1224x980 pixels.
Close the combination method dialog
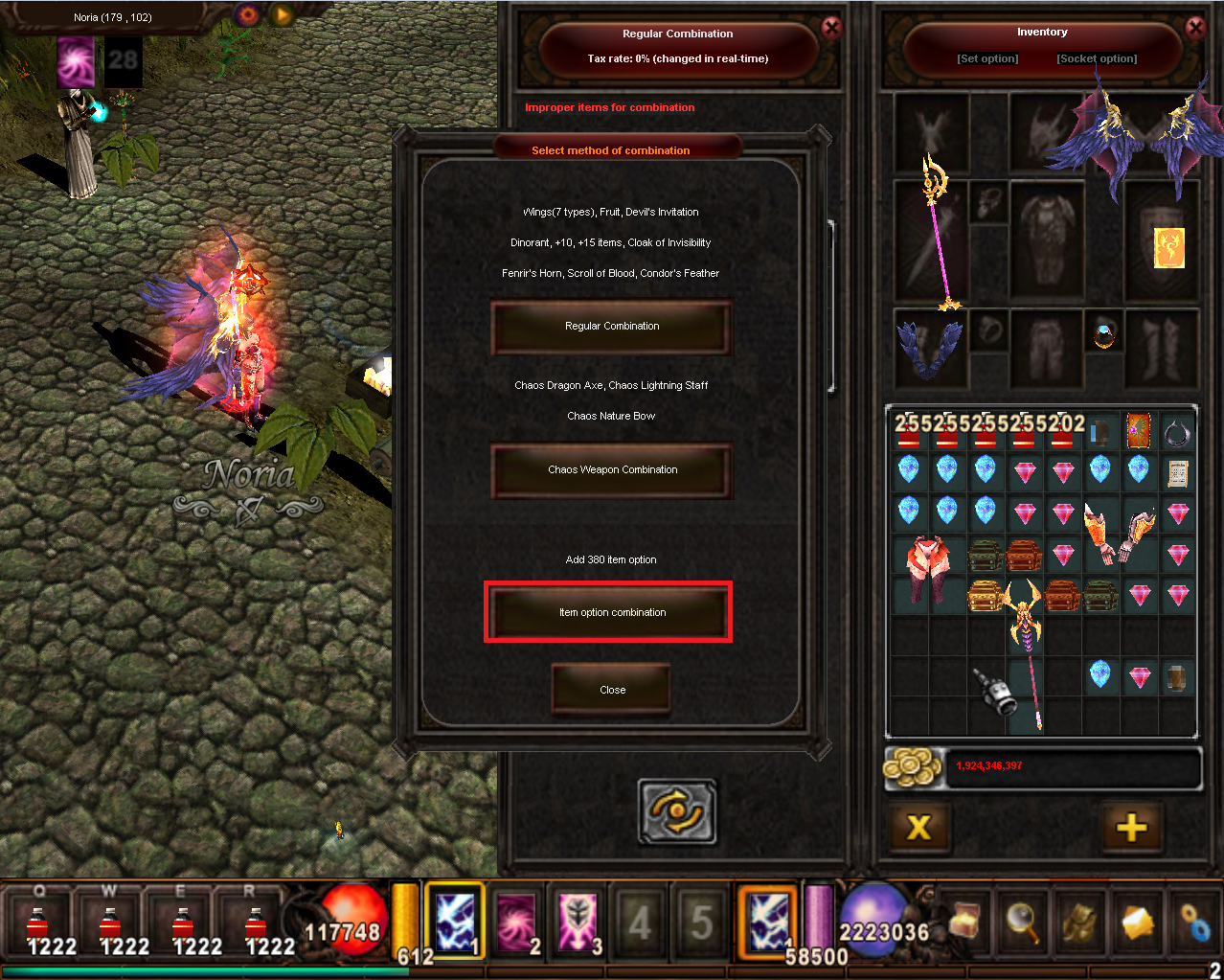611,690
